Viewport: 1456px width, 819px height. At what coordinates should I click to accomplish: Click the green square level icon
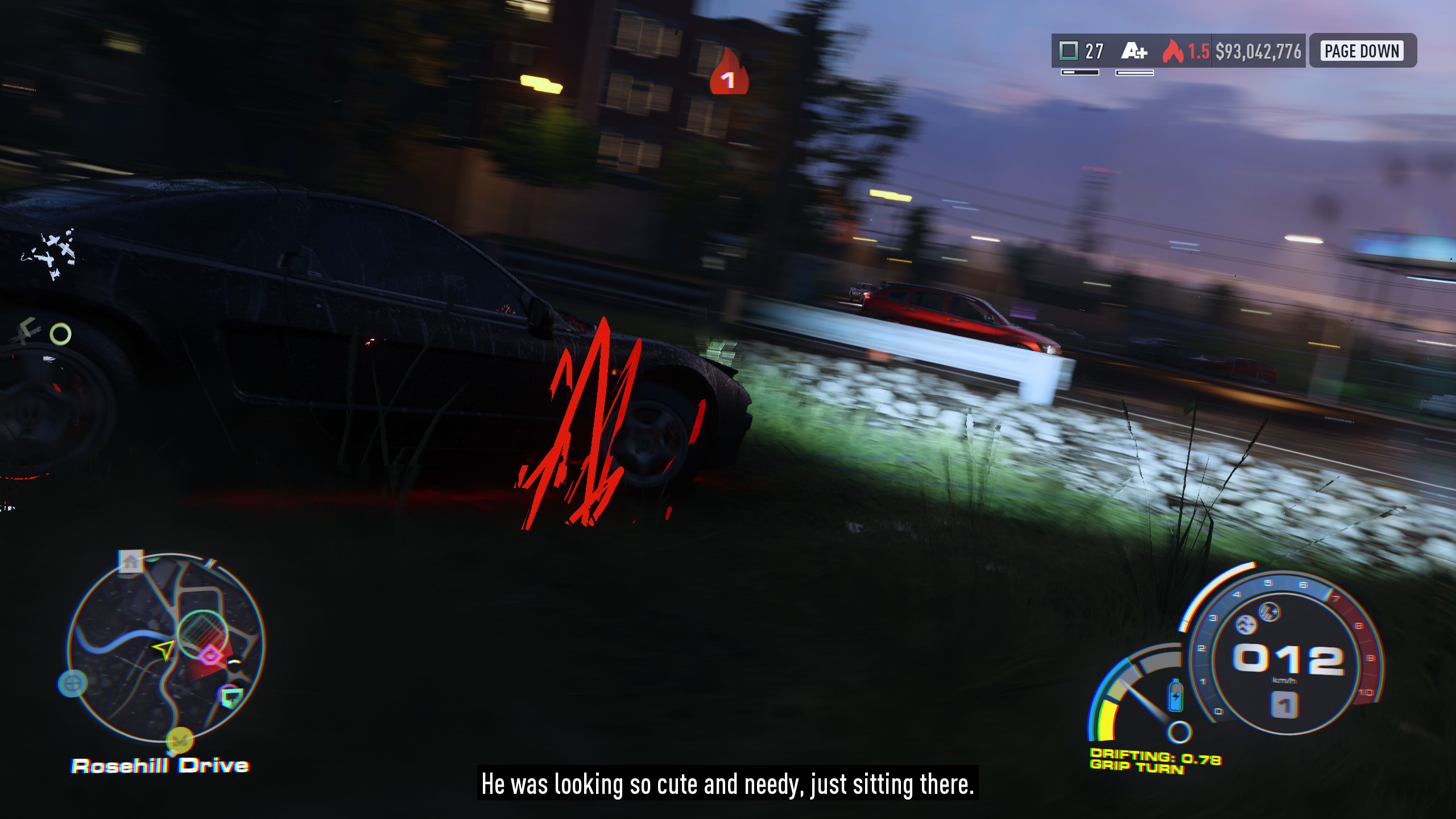tap(1069, 51)
